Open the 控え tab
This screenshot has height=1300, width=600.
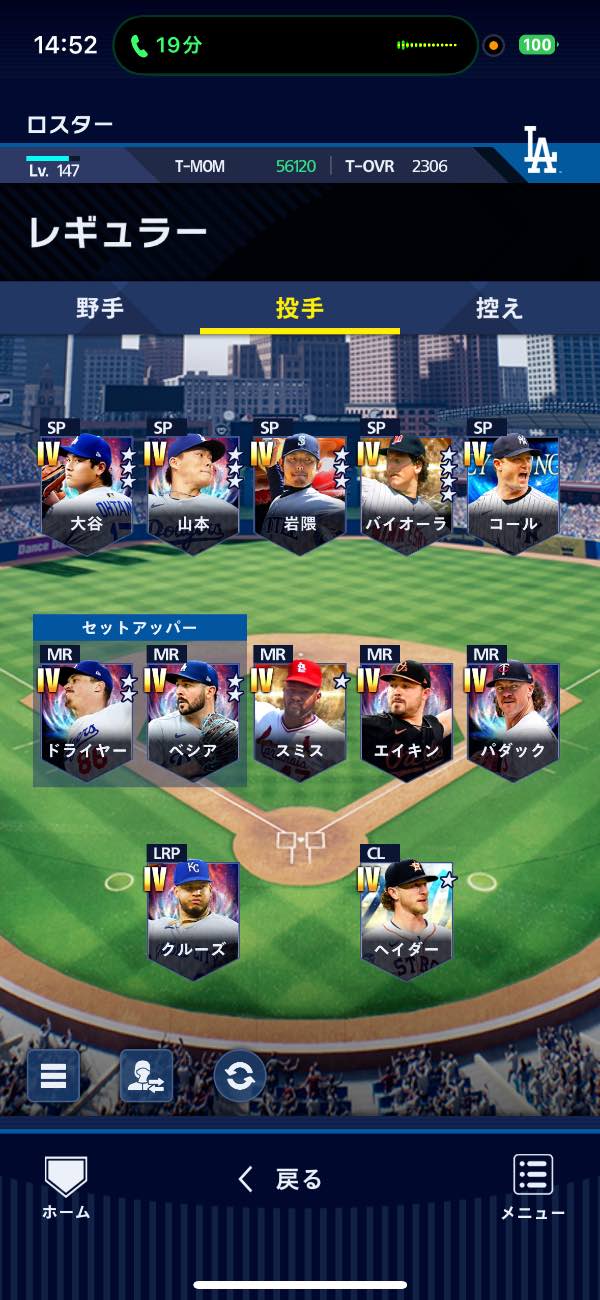coord(499,308)
